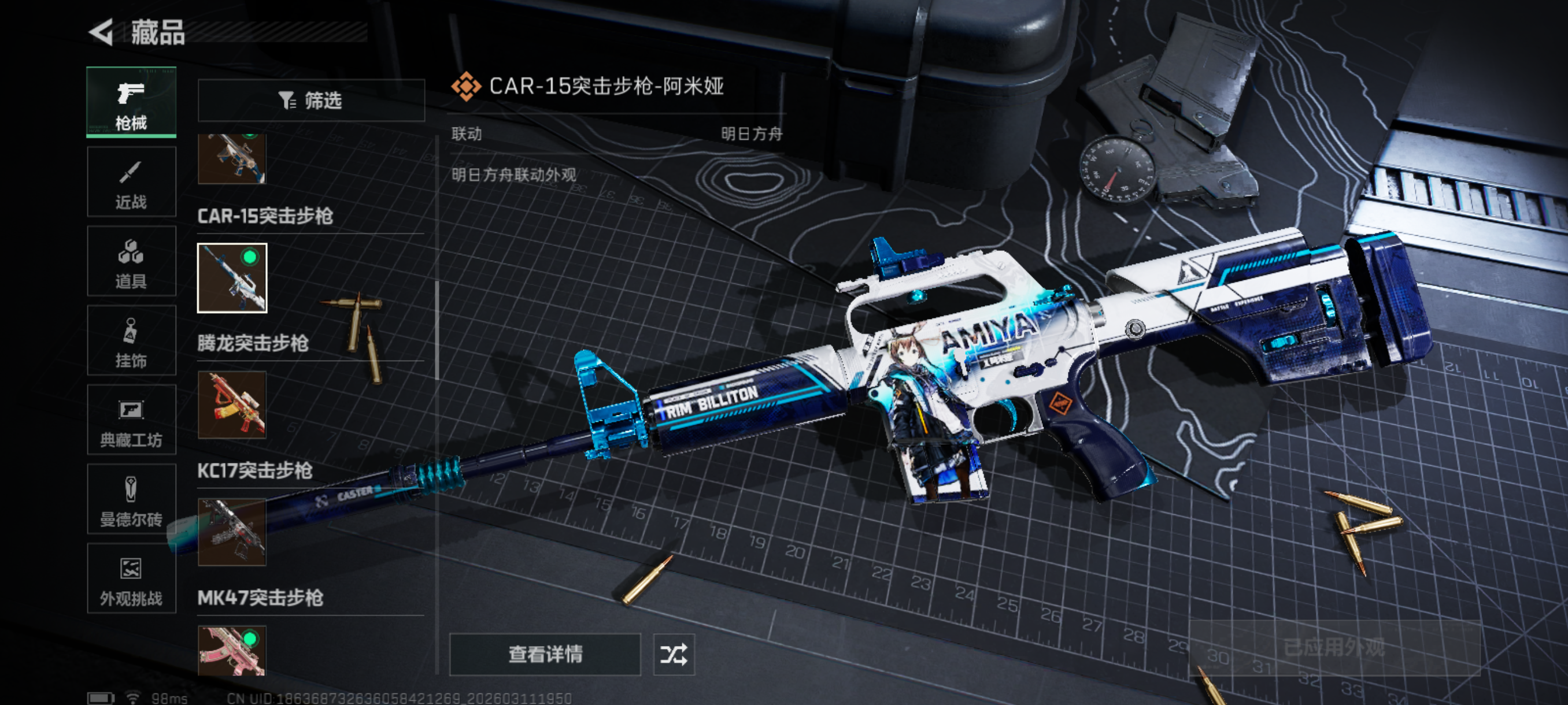Click 查看详情 to view skin details
Viewport: 1568px width, 705px height.
(545, 655)
